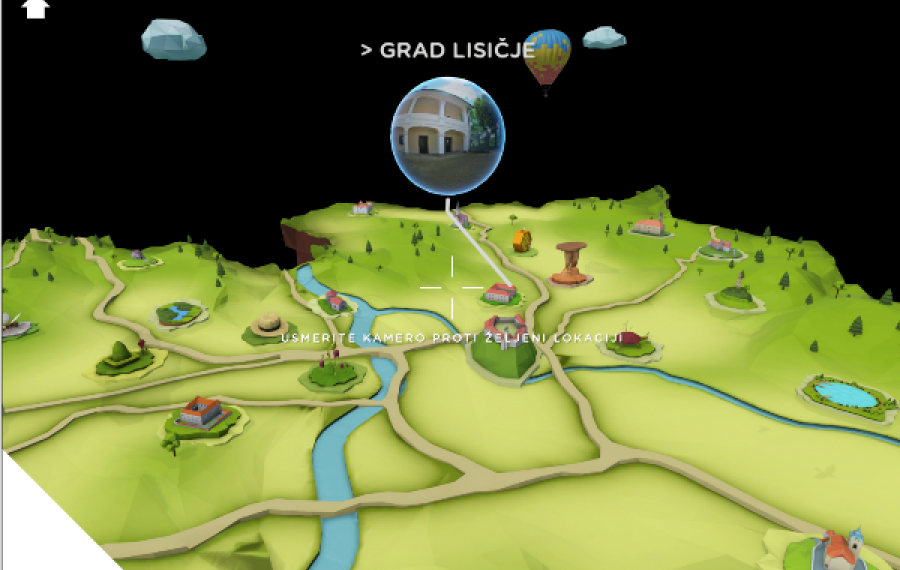Open the Grad Lisičje photo sphere

[447, 136]
